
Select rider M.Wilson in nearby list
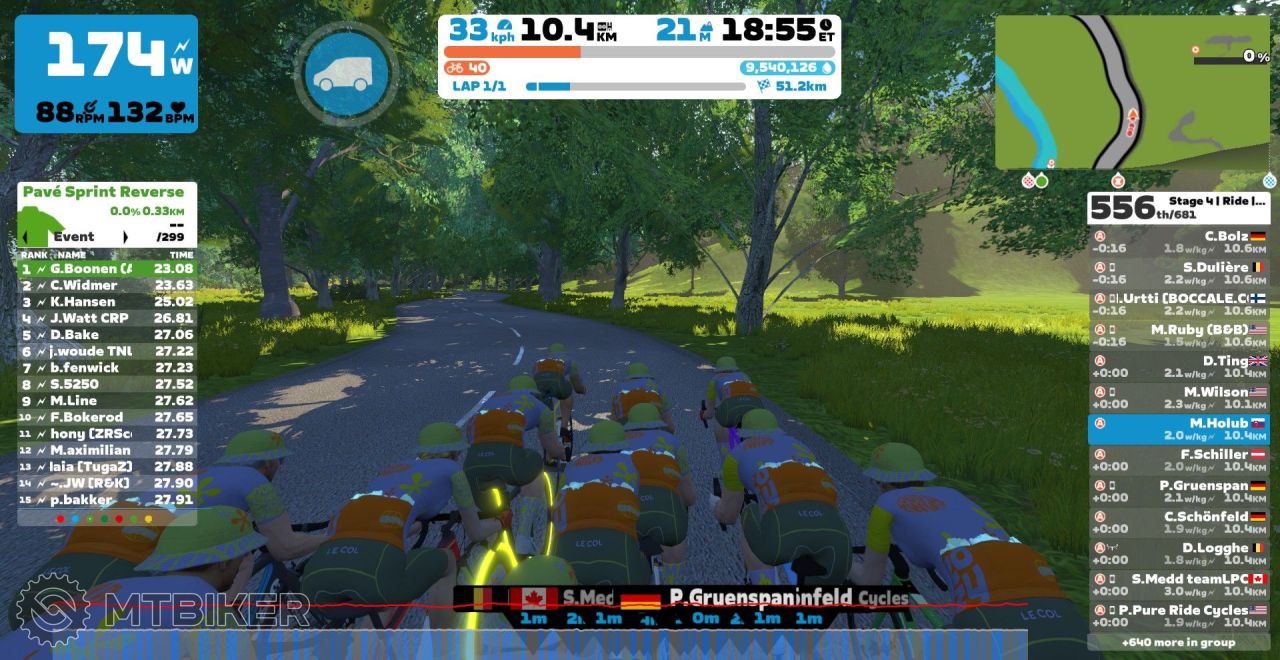(x=1178, y=398)
